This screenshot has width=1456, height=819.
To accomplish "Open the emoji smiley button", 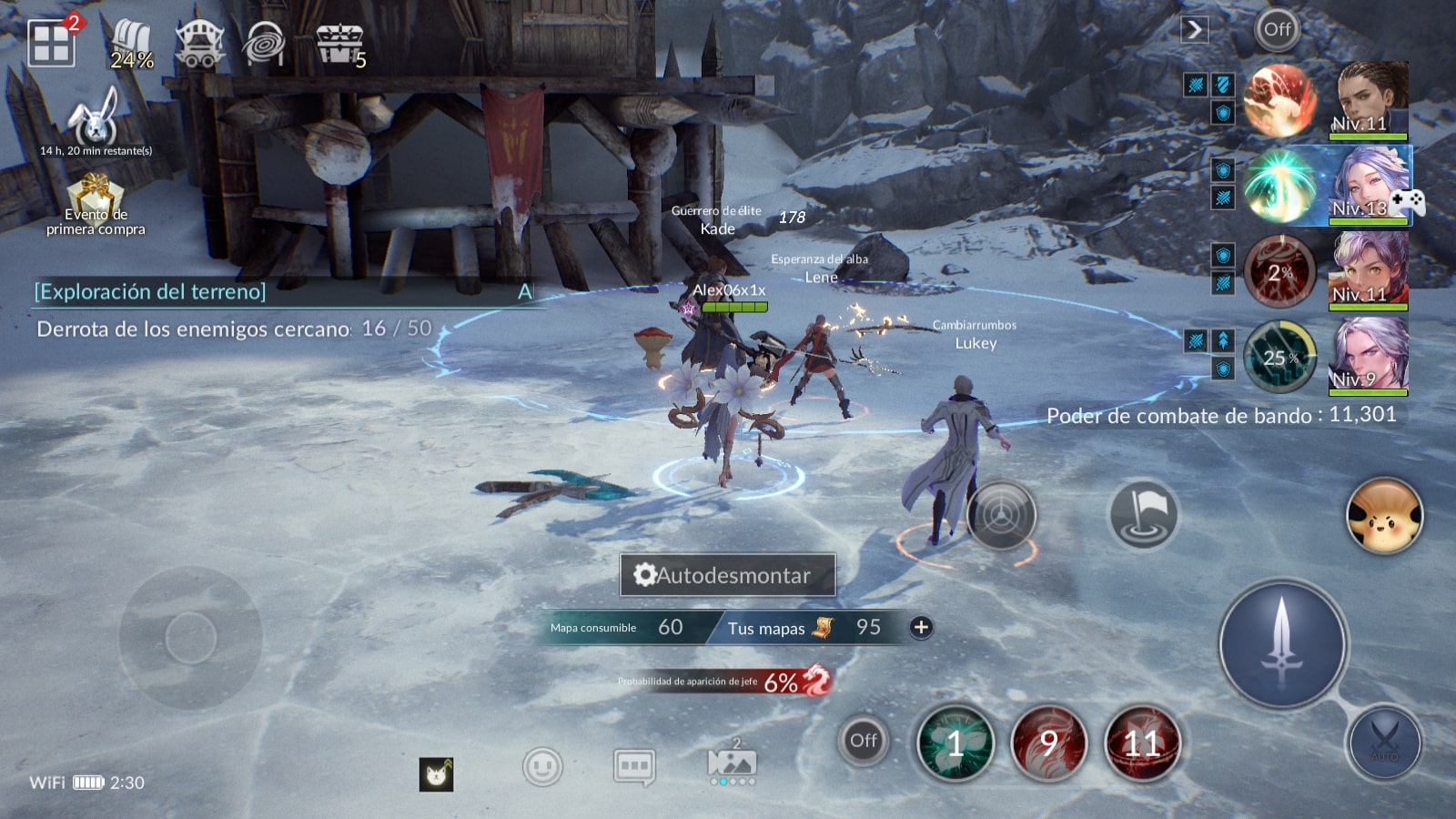I will tap(542, 767).
